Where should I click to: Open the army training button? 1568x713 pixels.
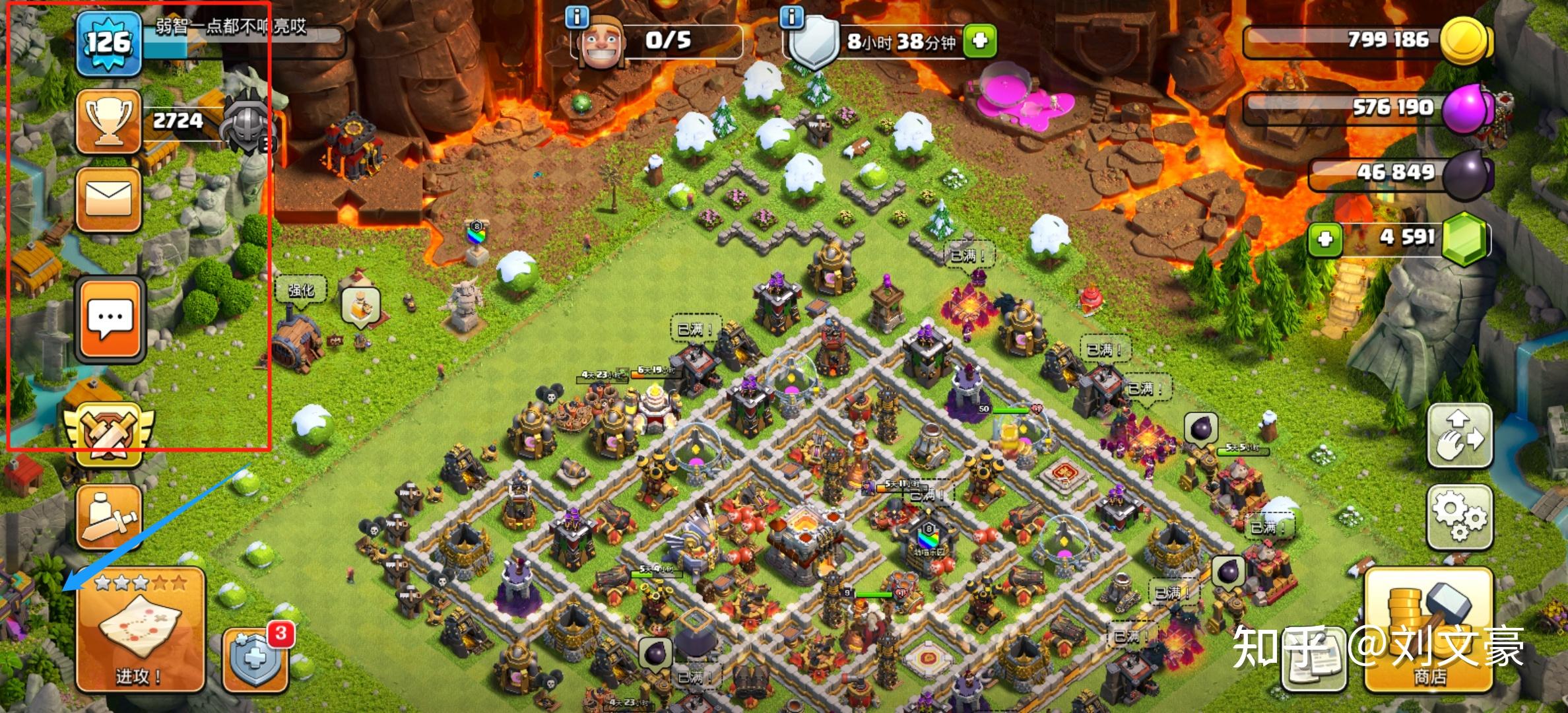(x=109, y=518)
